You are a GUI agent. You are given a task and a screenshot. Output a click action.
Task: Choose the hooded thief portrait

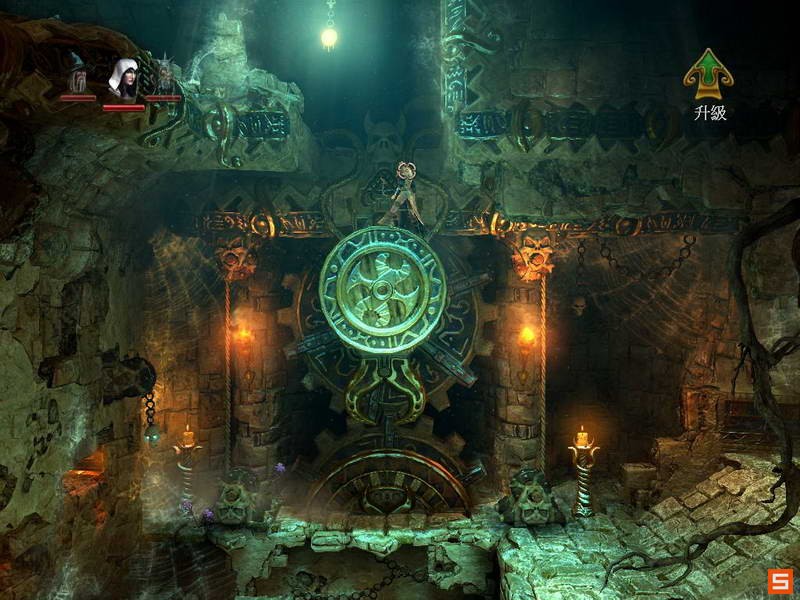(123, 77)
